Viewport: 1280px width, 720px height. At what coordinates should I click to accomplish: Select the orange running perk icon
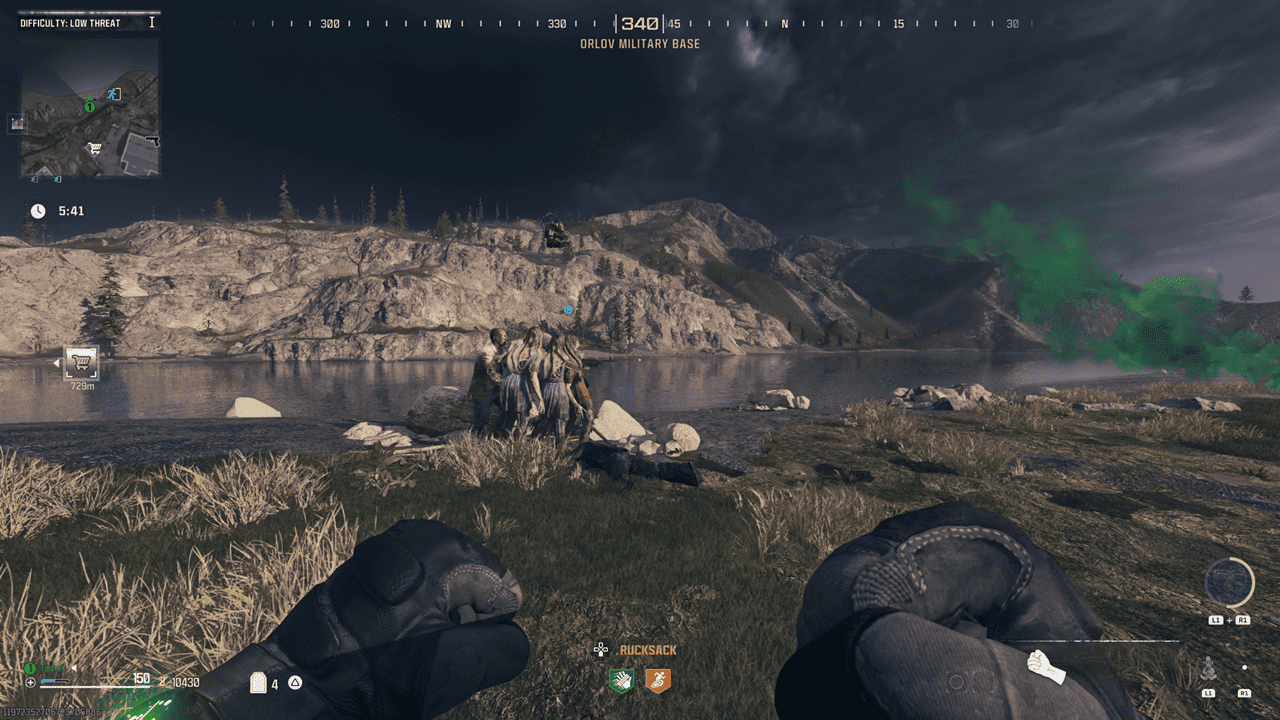[657, 681]
